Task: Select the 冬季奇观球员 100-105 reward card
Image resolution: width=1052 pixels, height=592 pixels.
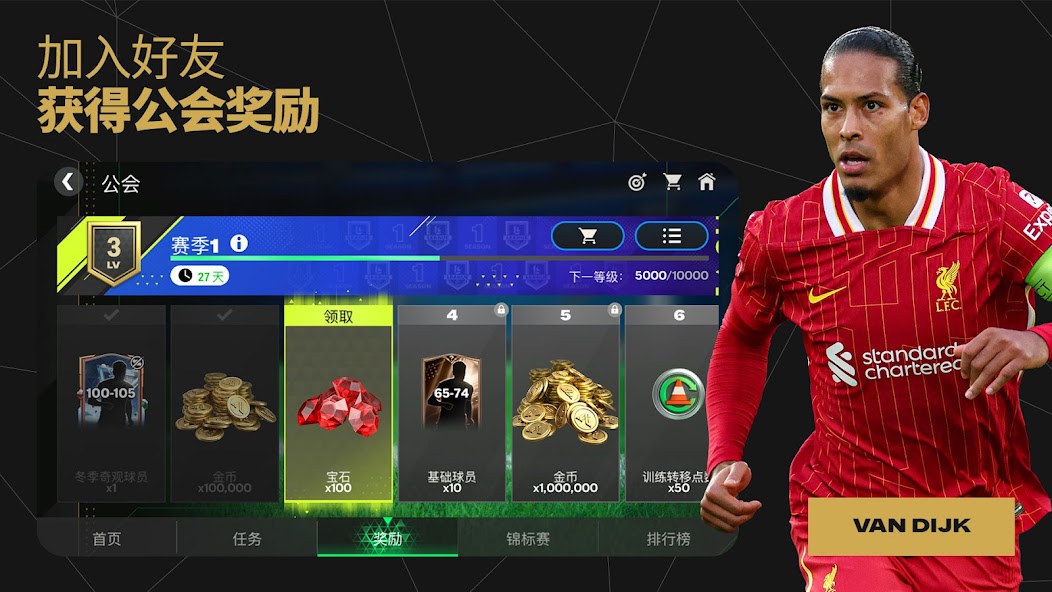Action: click(x=111, y=402)
